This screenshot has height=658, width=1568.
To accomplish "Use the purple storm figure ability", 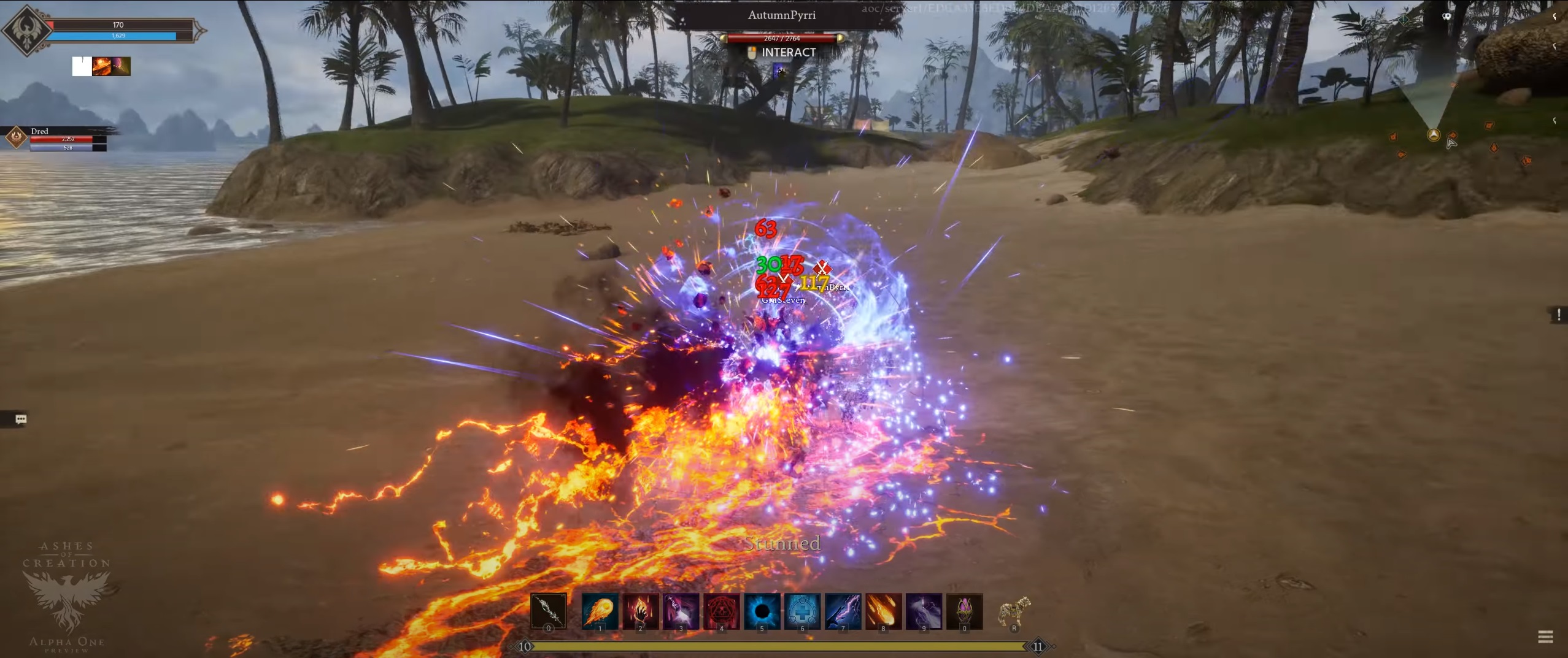I will click(x=924, y=610).
